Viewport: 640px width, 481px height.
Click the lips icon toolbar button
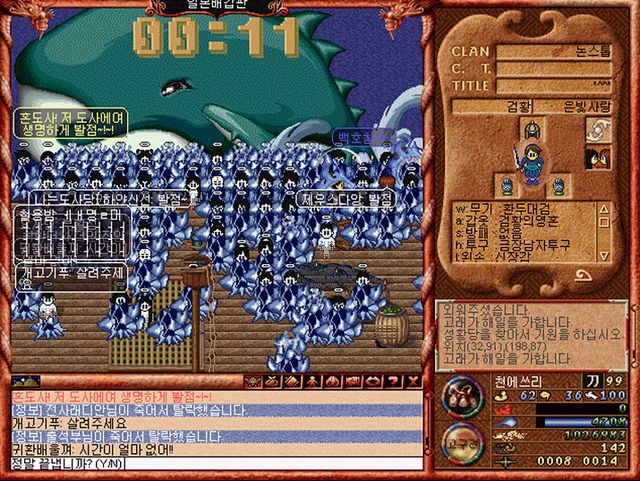click(x=374, y=381)
